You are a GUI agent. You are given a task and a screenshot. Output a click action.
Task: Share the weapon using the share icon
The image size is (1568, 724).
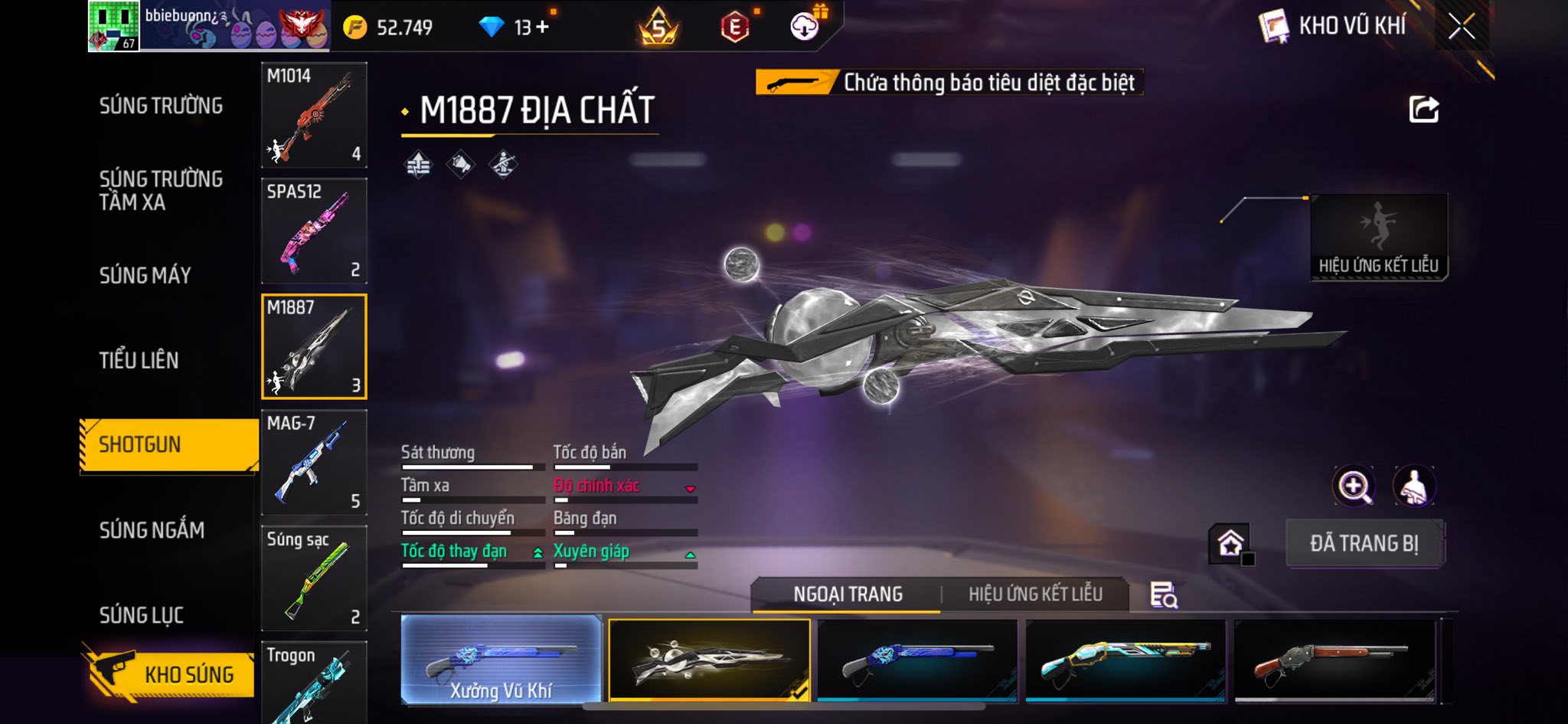click(1424, 110)
